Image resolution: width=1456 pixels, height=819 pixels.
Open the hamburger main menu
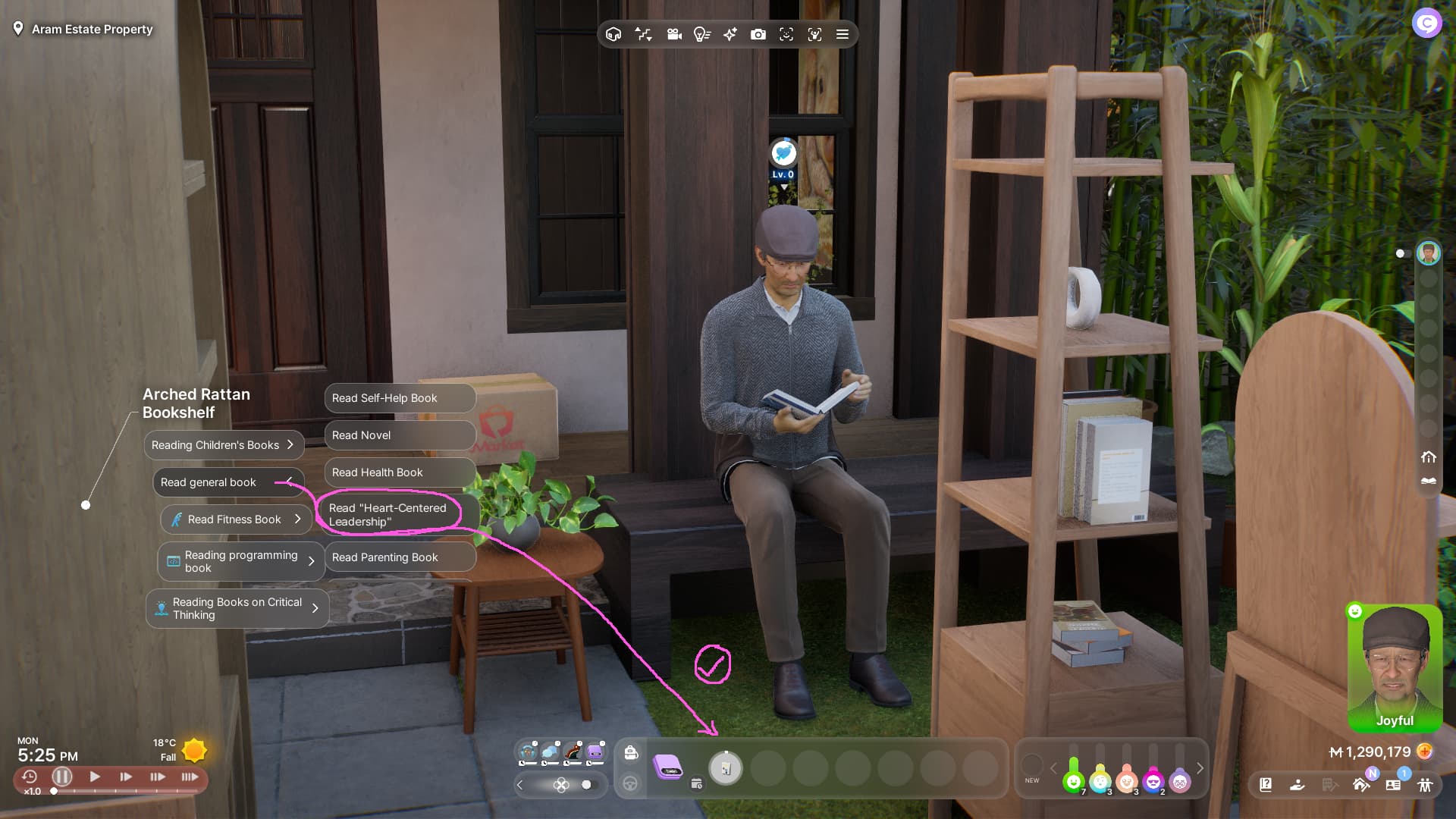tap(842, 34)
